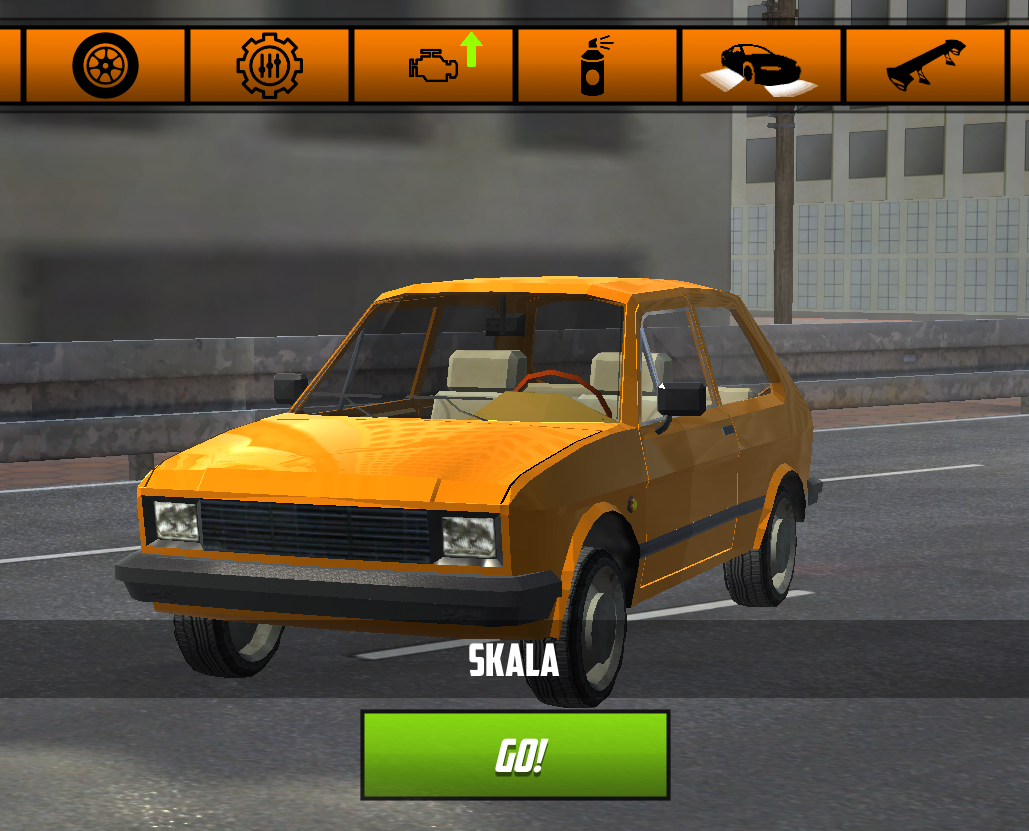Click the green GO! button
Screen dimensions: 1029x831
coord(515,755)
